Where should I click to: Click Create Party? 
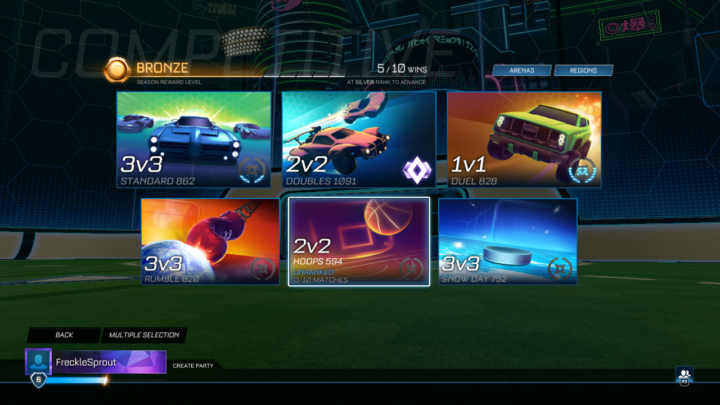[191, 365]
